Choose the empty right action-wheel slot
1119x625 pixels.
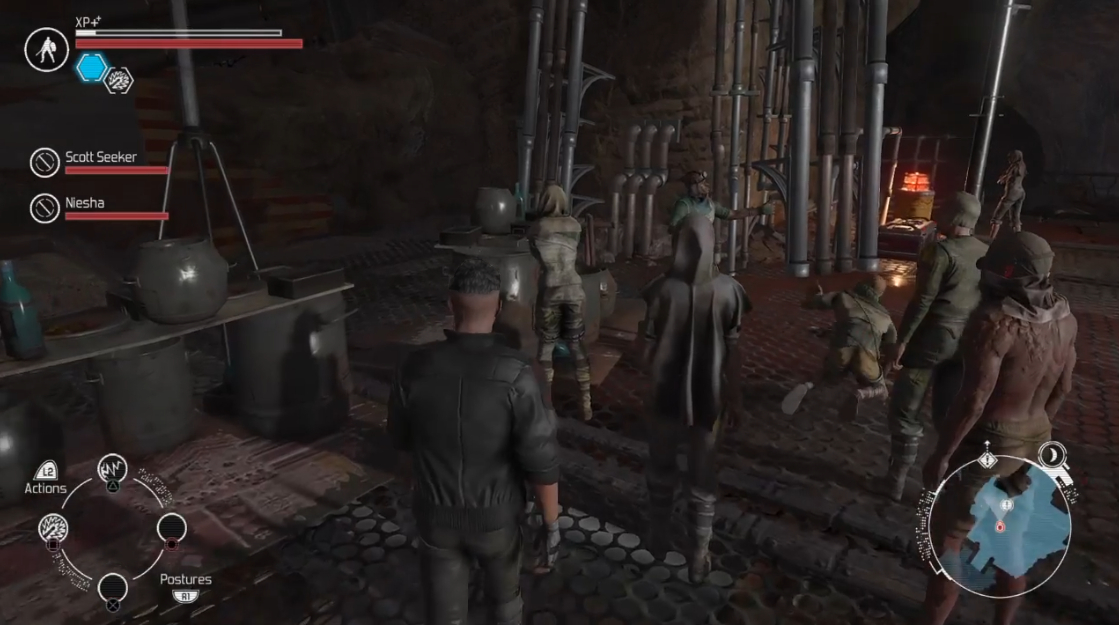[171, 528]
